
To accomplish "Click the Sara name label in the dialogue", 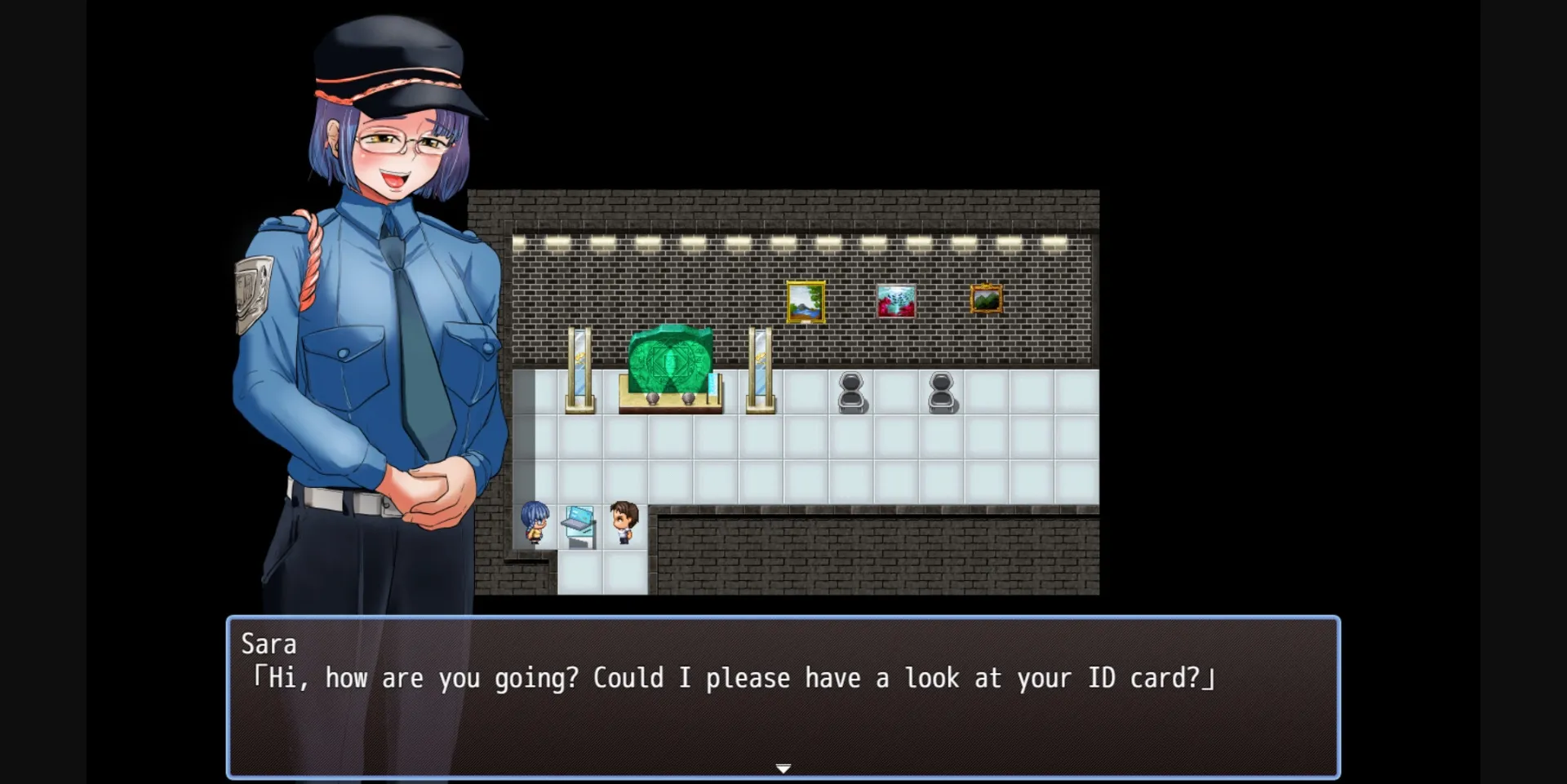I will 269,644.
